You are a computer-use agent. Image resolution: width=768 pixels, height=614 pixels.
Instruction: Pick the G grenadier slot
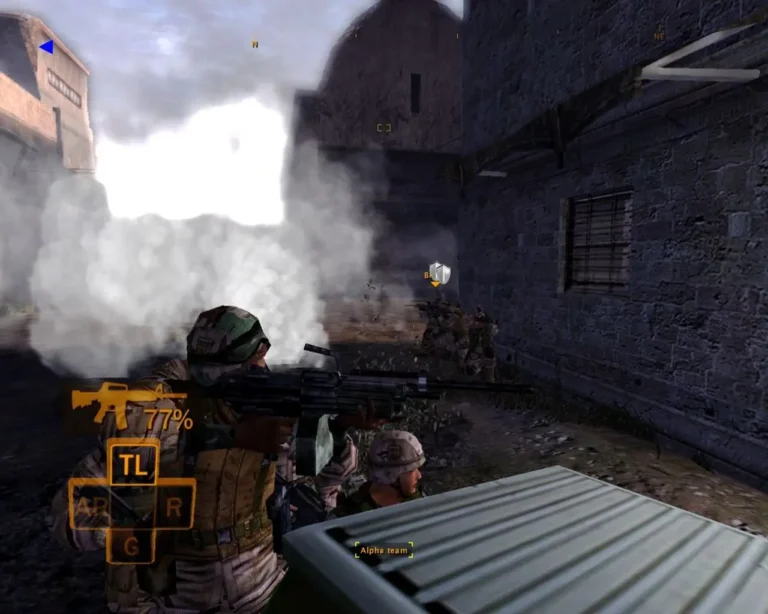tap(131, 545)
